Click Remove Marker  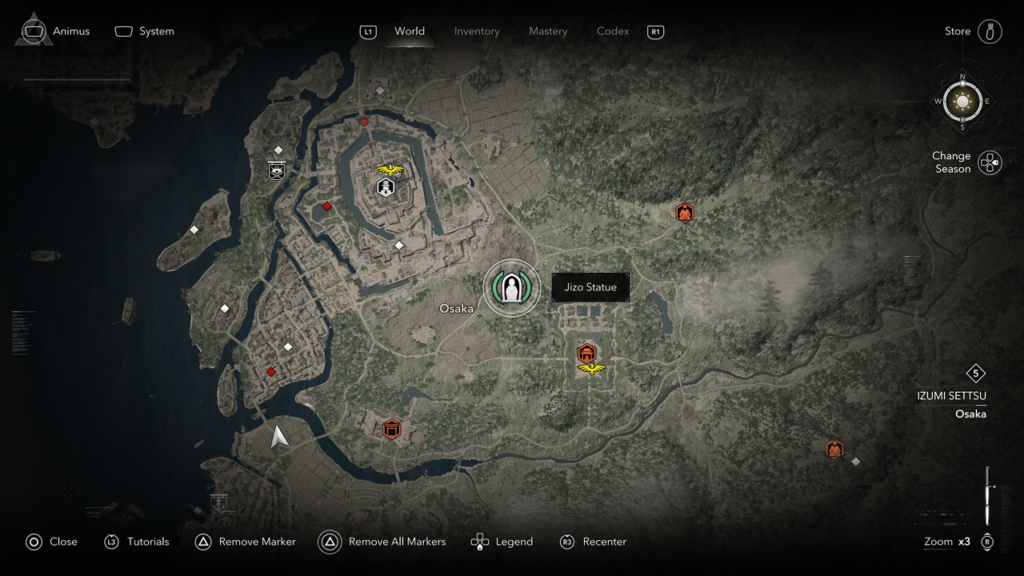pyautogui.click(x=245, y=542)
